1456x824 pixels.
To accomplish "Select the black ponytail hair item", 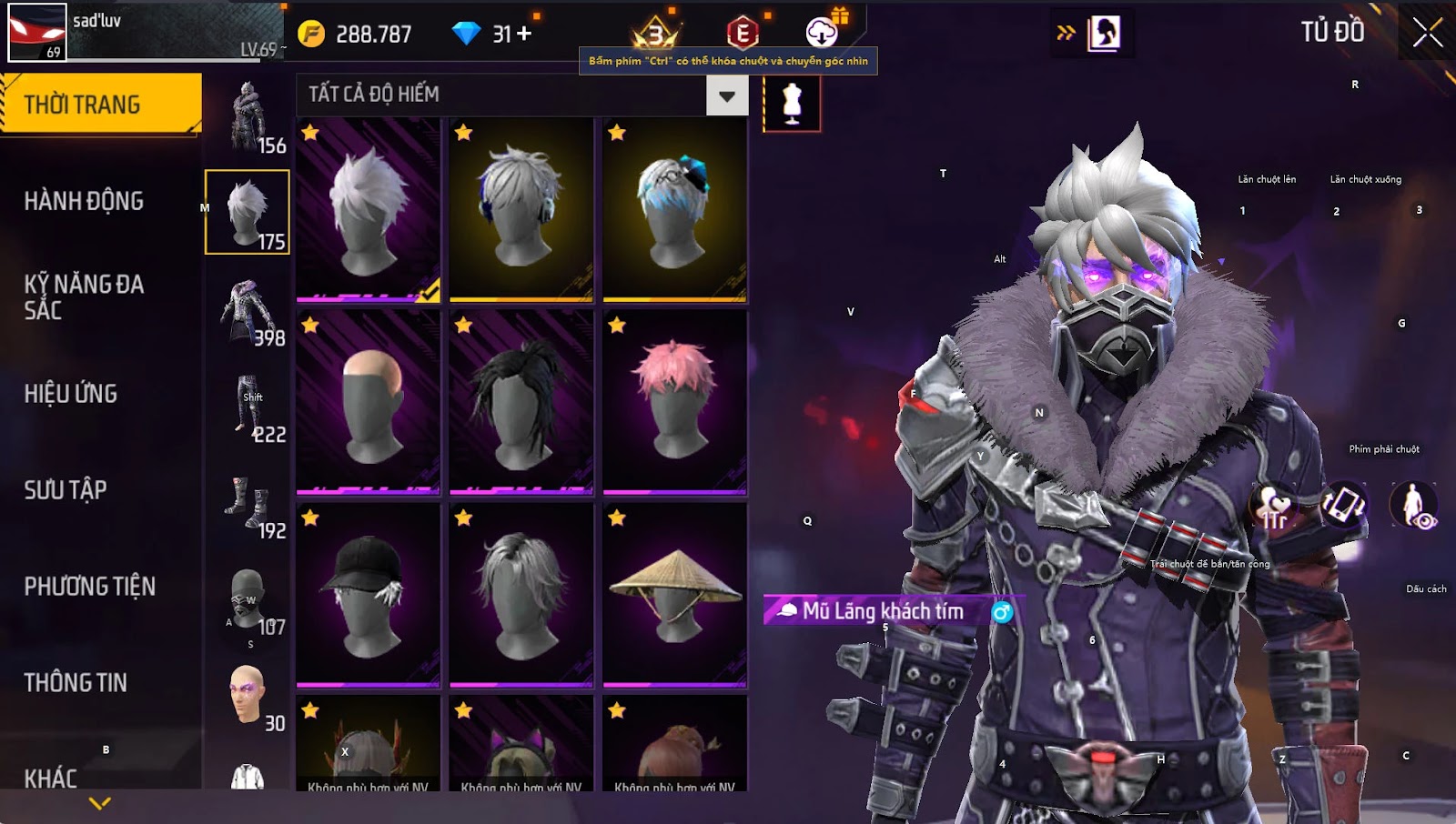I will pyautogui.click(x=521, y=401).
